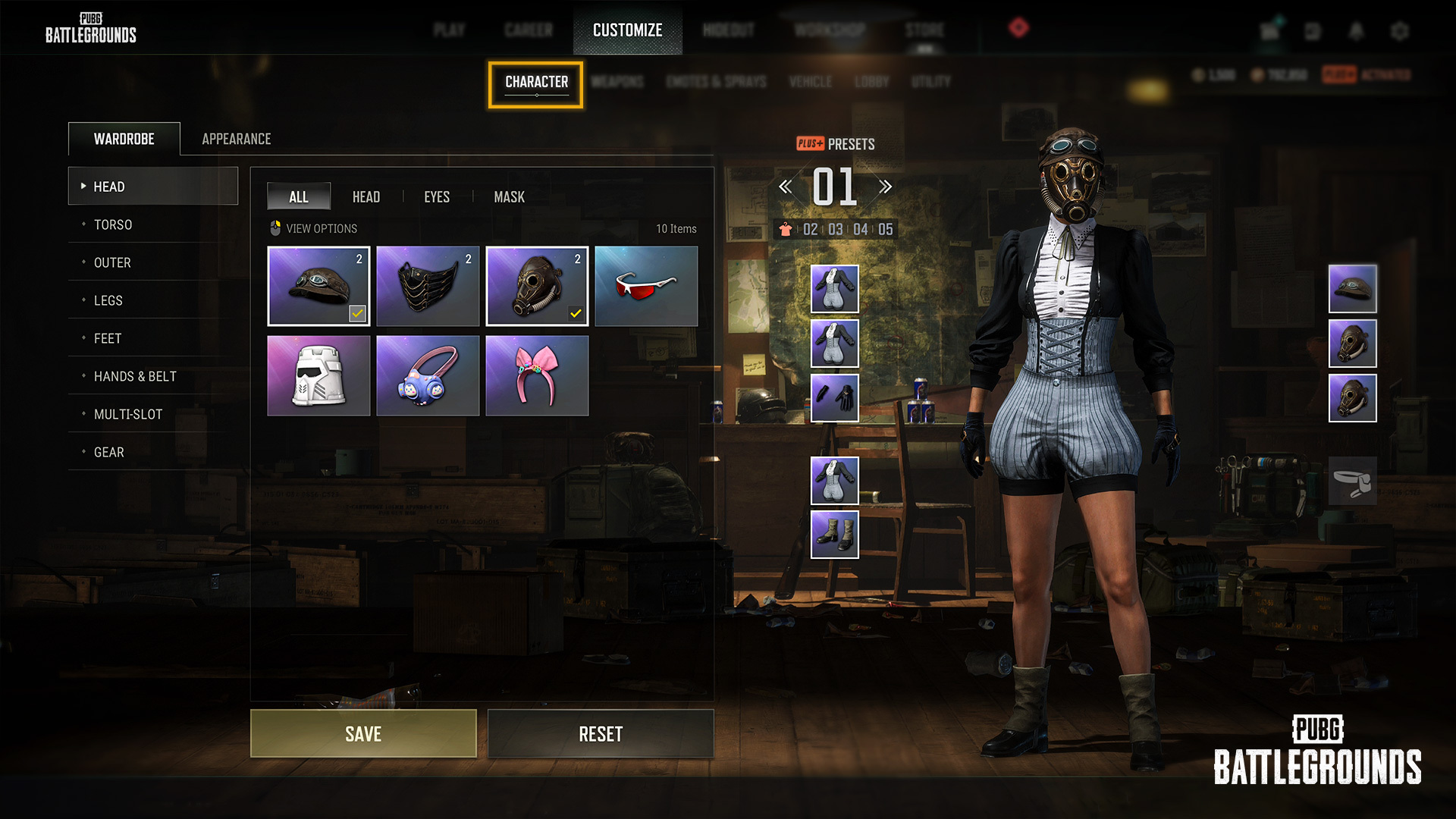This screenshot has height=819, width=1456.
Task: Select the Gear category
Action: tap(108, 452)
